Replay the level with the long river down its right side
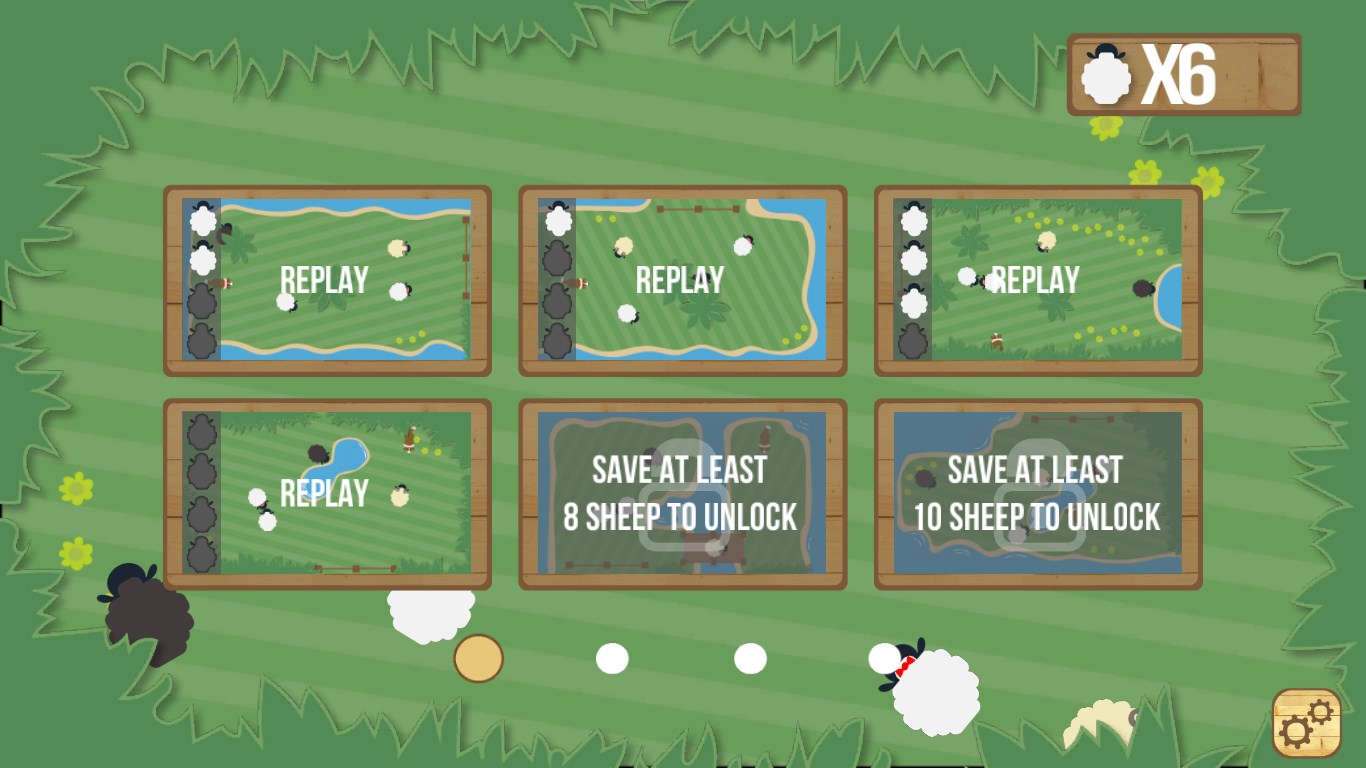1366x768 pixels. coord(682,280)
